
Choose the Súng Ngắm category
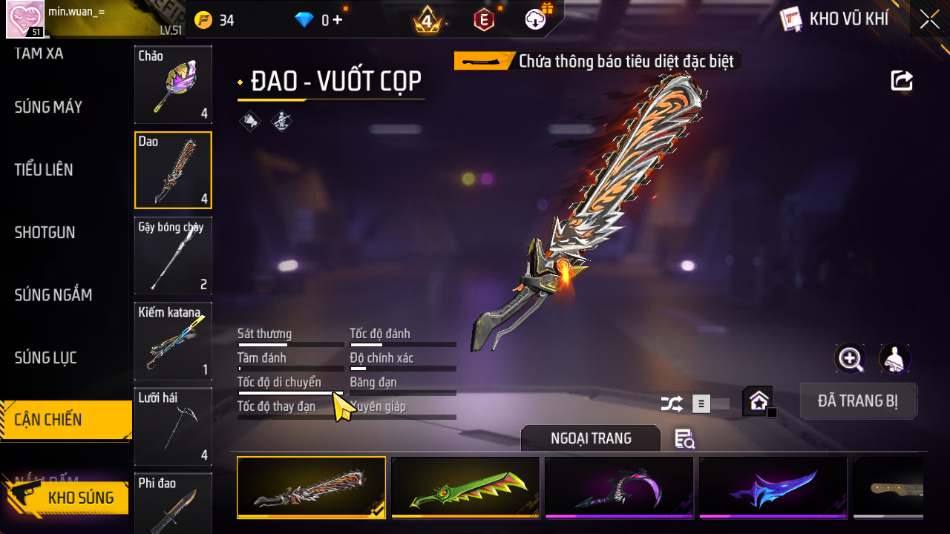tap(53, 295)
